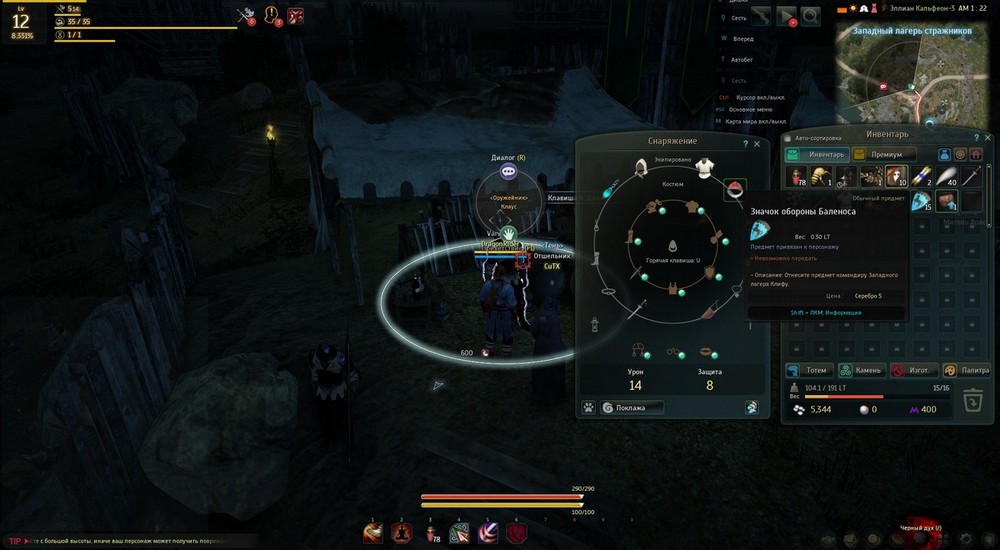The height and width of the screenshot is (550, 1000).
Task: Click the Диалог speech bubble icon
Action: (x=509, y=172)
